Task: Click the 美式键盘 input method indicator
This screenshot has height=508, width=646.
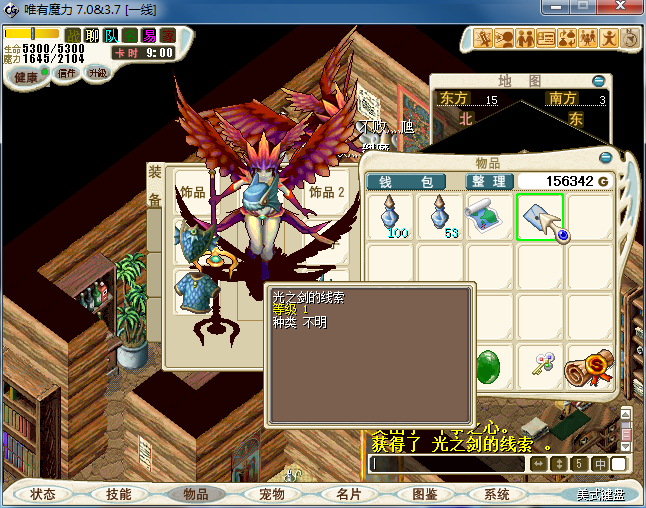Action: tap(599, 494)
